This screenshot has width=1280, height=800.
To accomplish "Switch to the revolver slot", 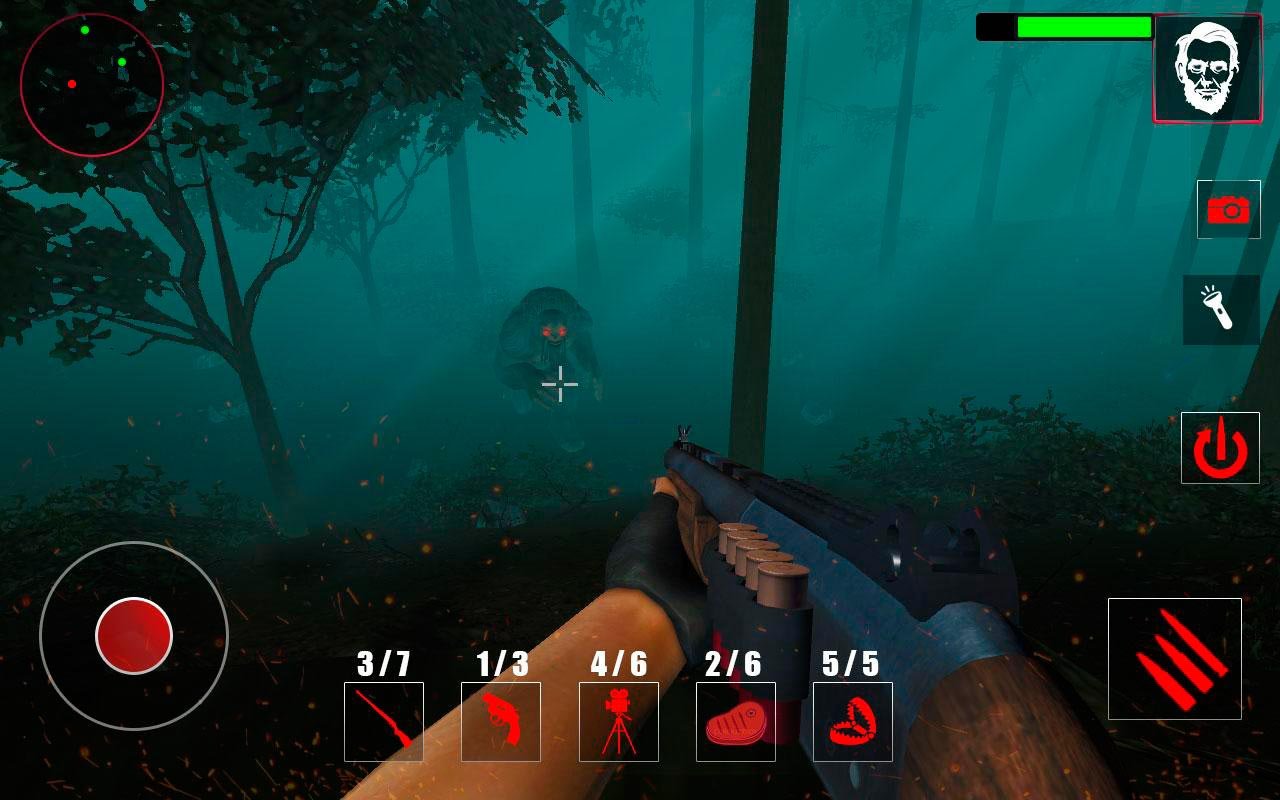I will (x=501, y=722).
